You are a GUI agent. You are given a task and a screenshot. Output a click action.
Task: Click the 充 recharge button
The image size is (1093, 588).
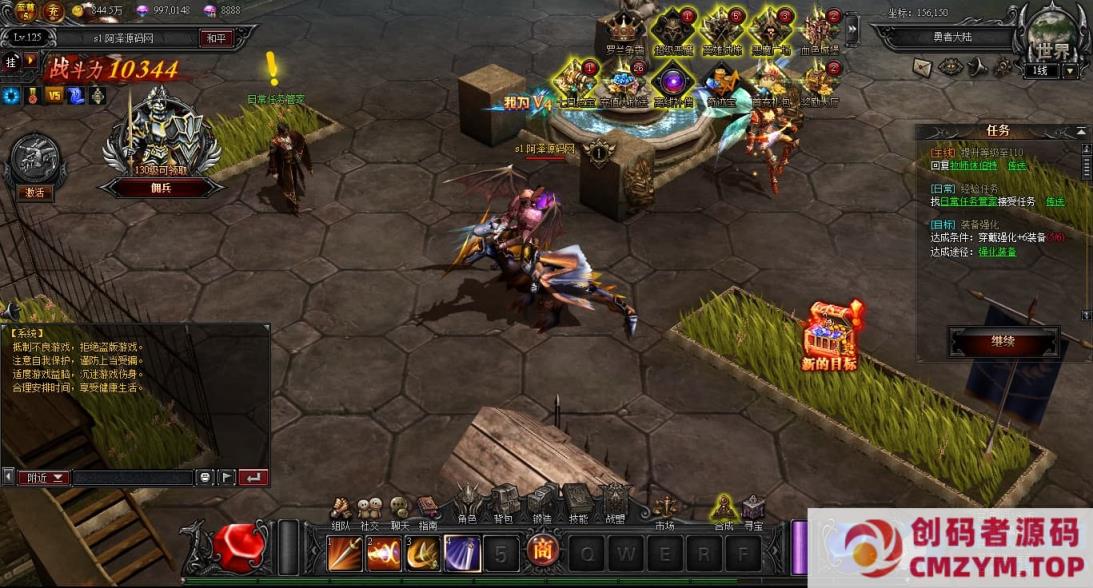[55, 11]
